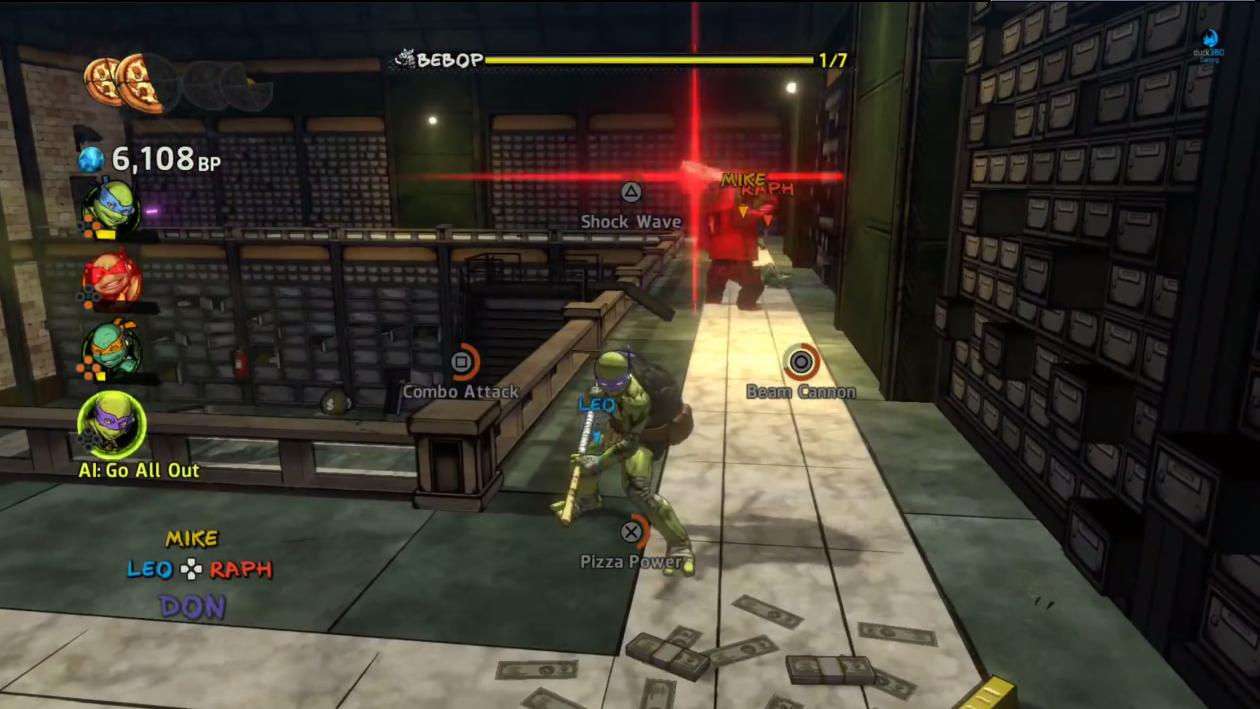Switch to MIKE in the turtle selector
This screenshot has height=709, width=1260.
click(x=191, y=539)
